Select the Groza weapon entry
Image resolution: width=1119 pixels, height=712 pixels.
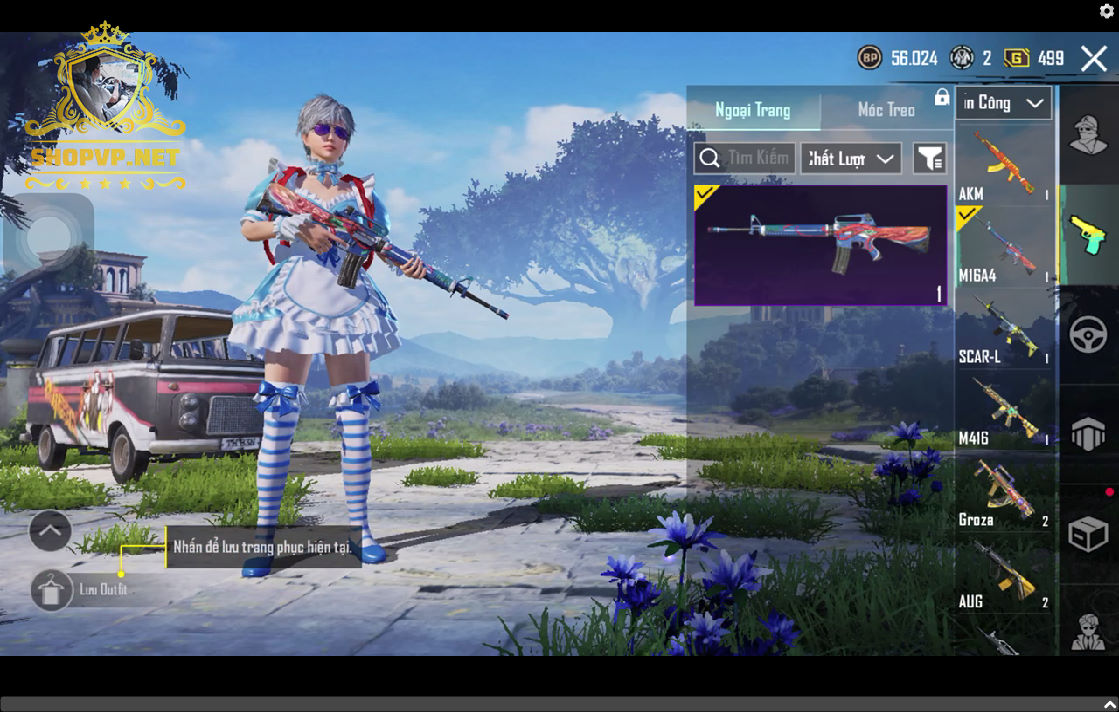click(x=1004, y=492)
